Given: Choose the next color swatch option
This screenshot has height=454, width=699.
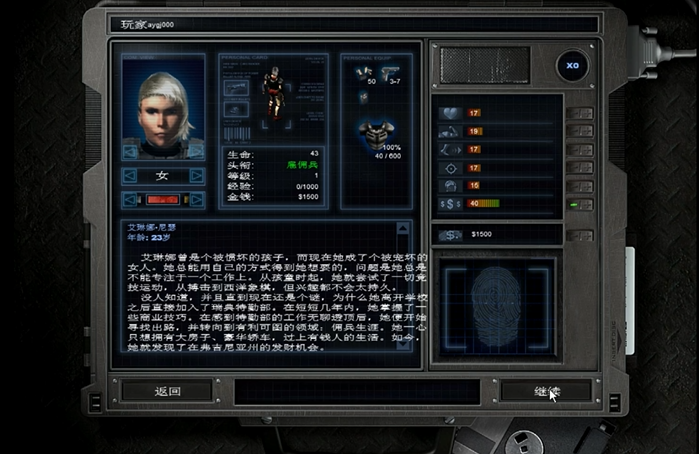Looking at the screenshot, I should [197, 200].
